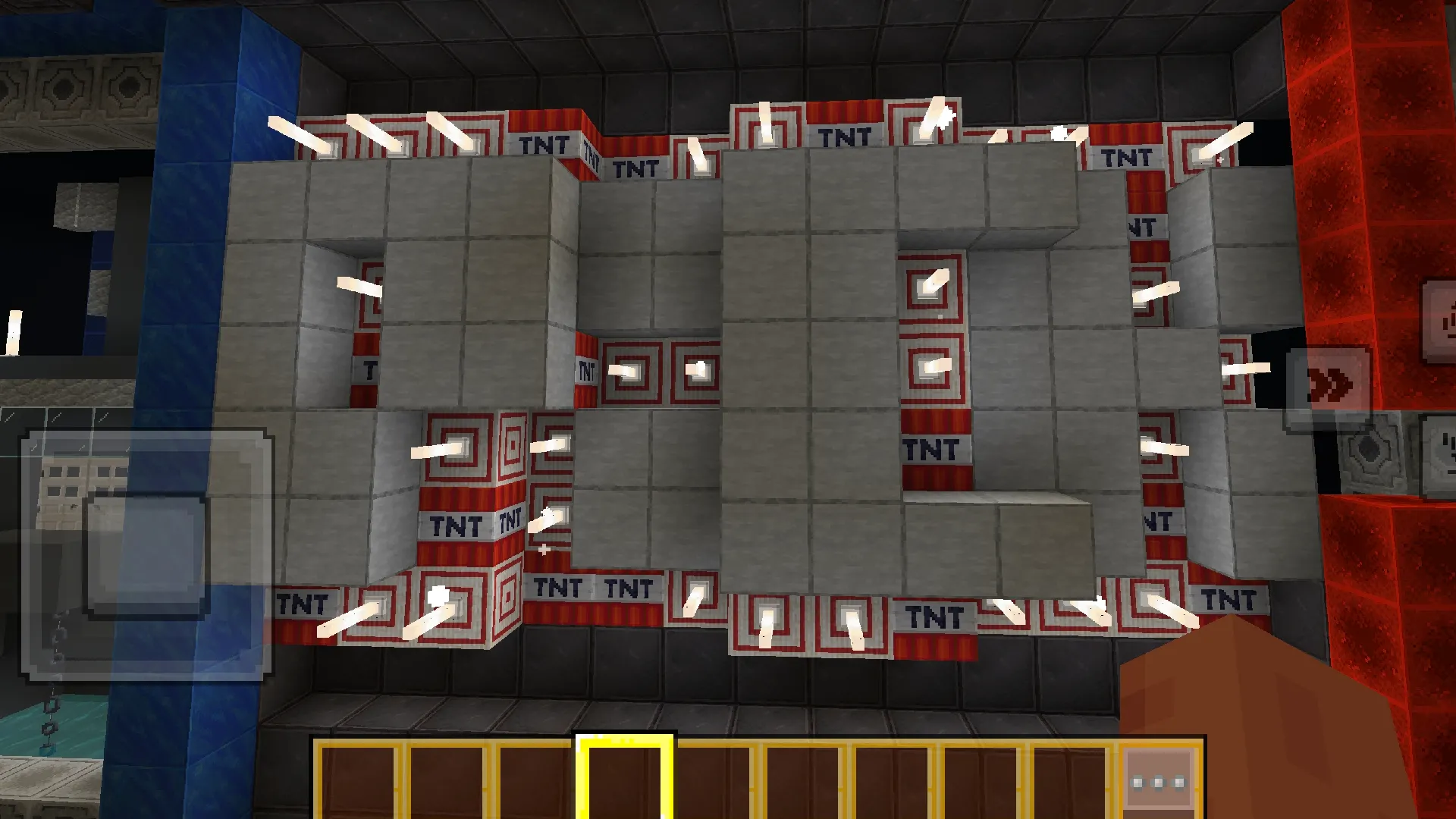Image resolution: width=1456 pixels, height=819 pixels.
Task: Click the red double-chevron arrow block
Action: point(1332,383)
